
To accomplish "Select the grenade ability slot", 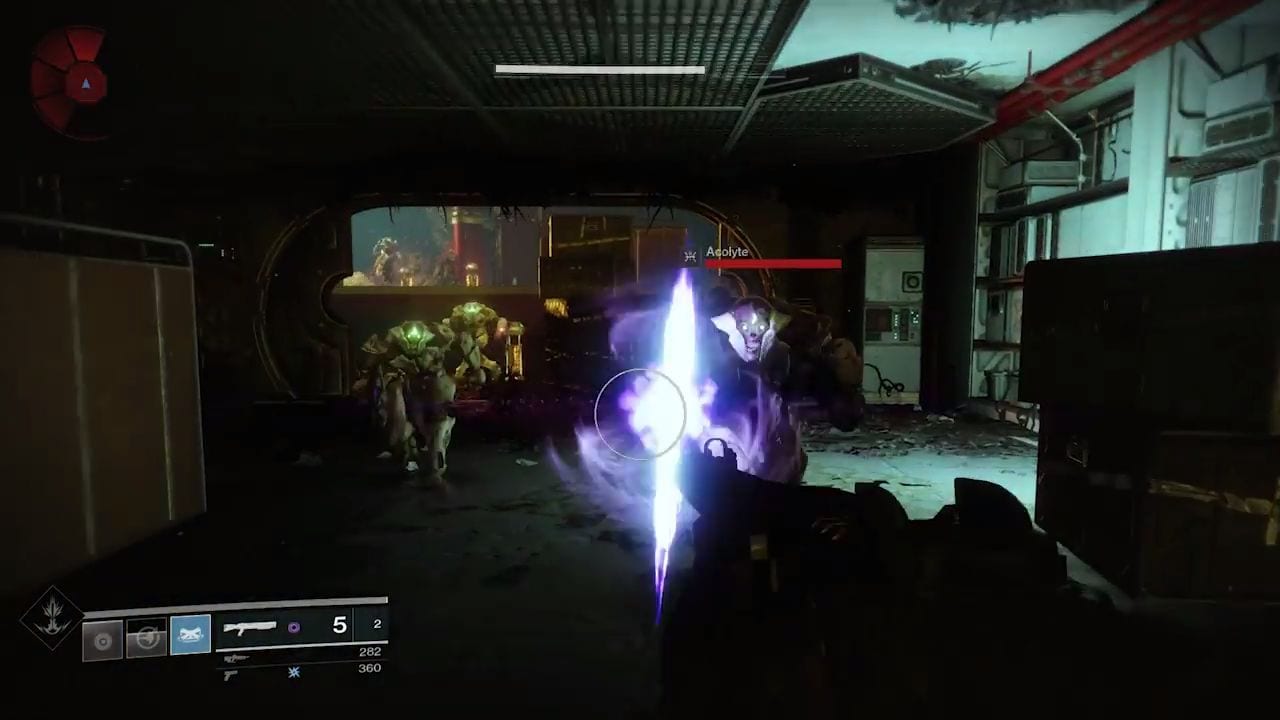I will pos(103,641).
